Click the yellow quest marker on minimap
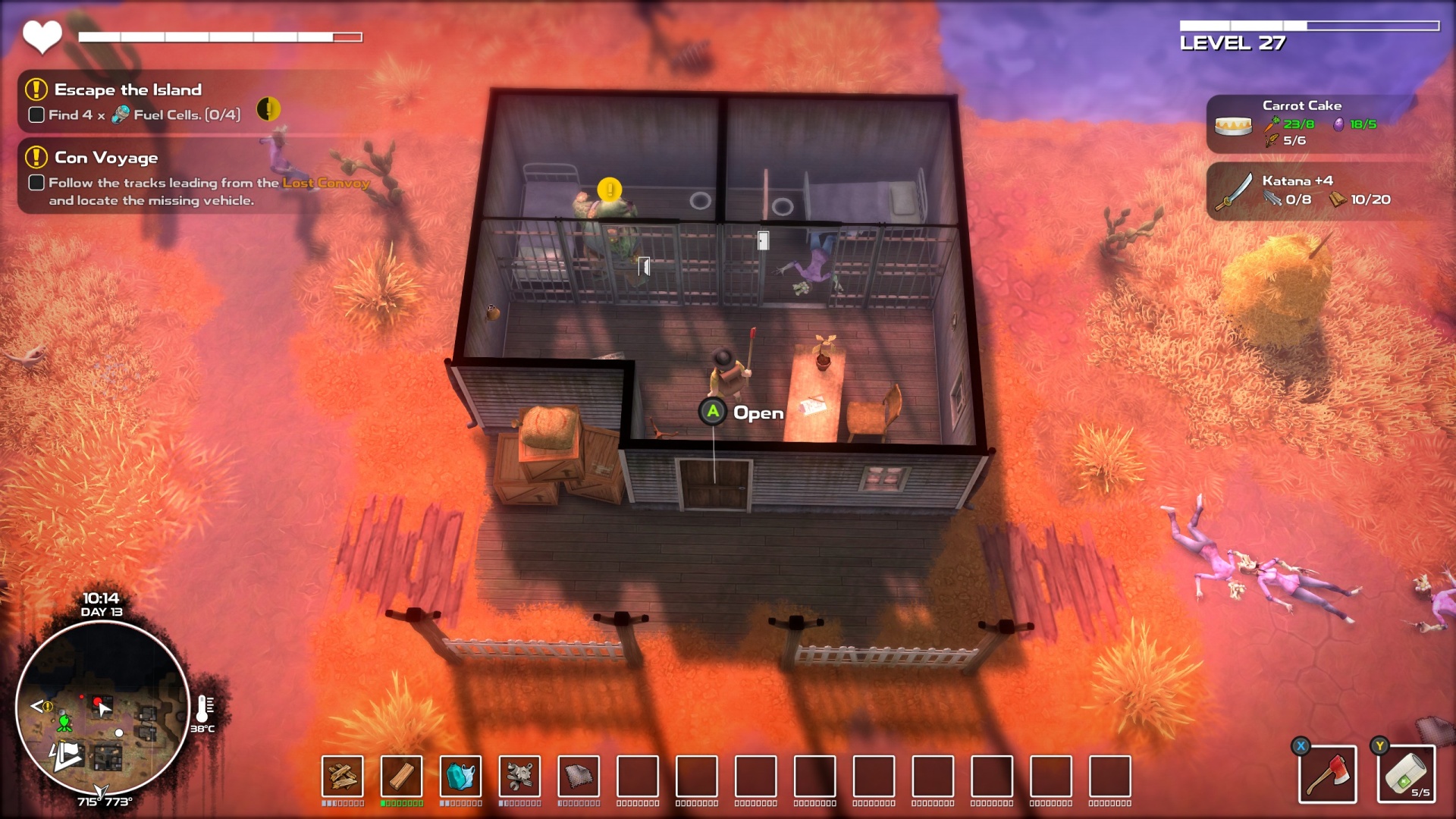The height and width of the screenshot is (819, 1456). [47, 706]
